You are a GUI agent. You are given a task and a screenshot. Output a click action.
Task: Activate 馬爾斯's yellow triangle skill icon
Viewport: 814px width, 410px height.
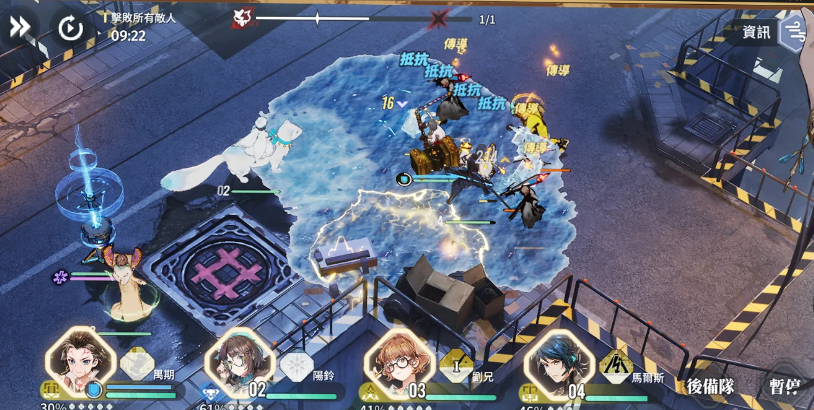[615, 365]
